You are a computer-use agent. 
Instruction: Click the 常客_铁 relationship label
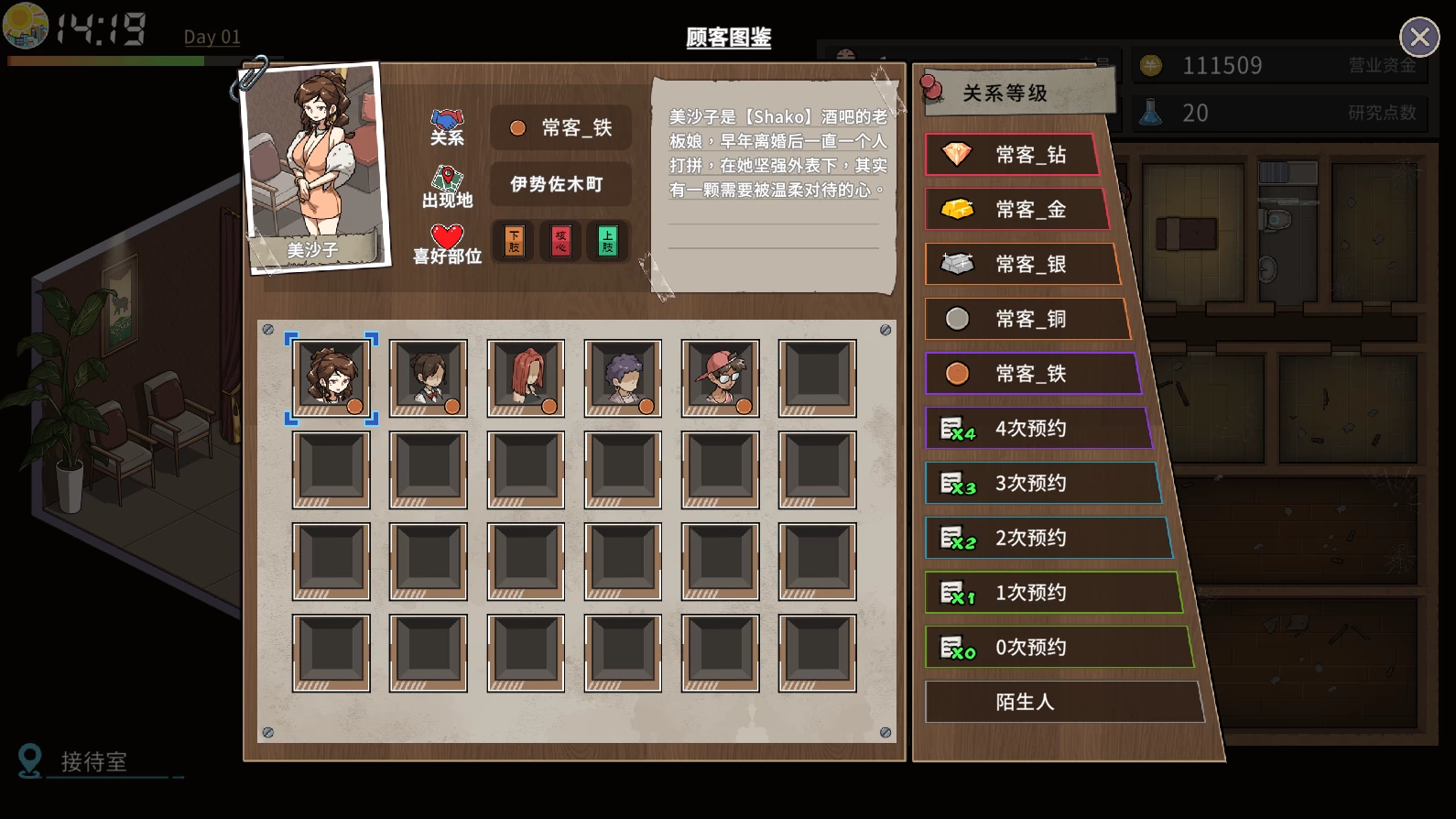[x=570, y=127]
